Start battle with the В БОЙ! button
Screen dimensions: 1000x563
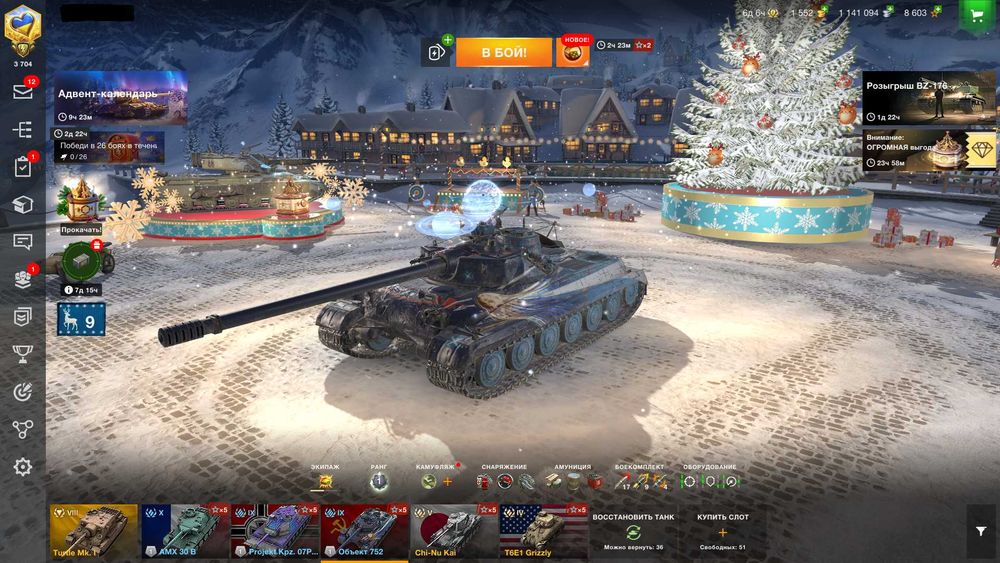pyautogui.click(x=504, y=52)
